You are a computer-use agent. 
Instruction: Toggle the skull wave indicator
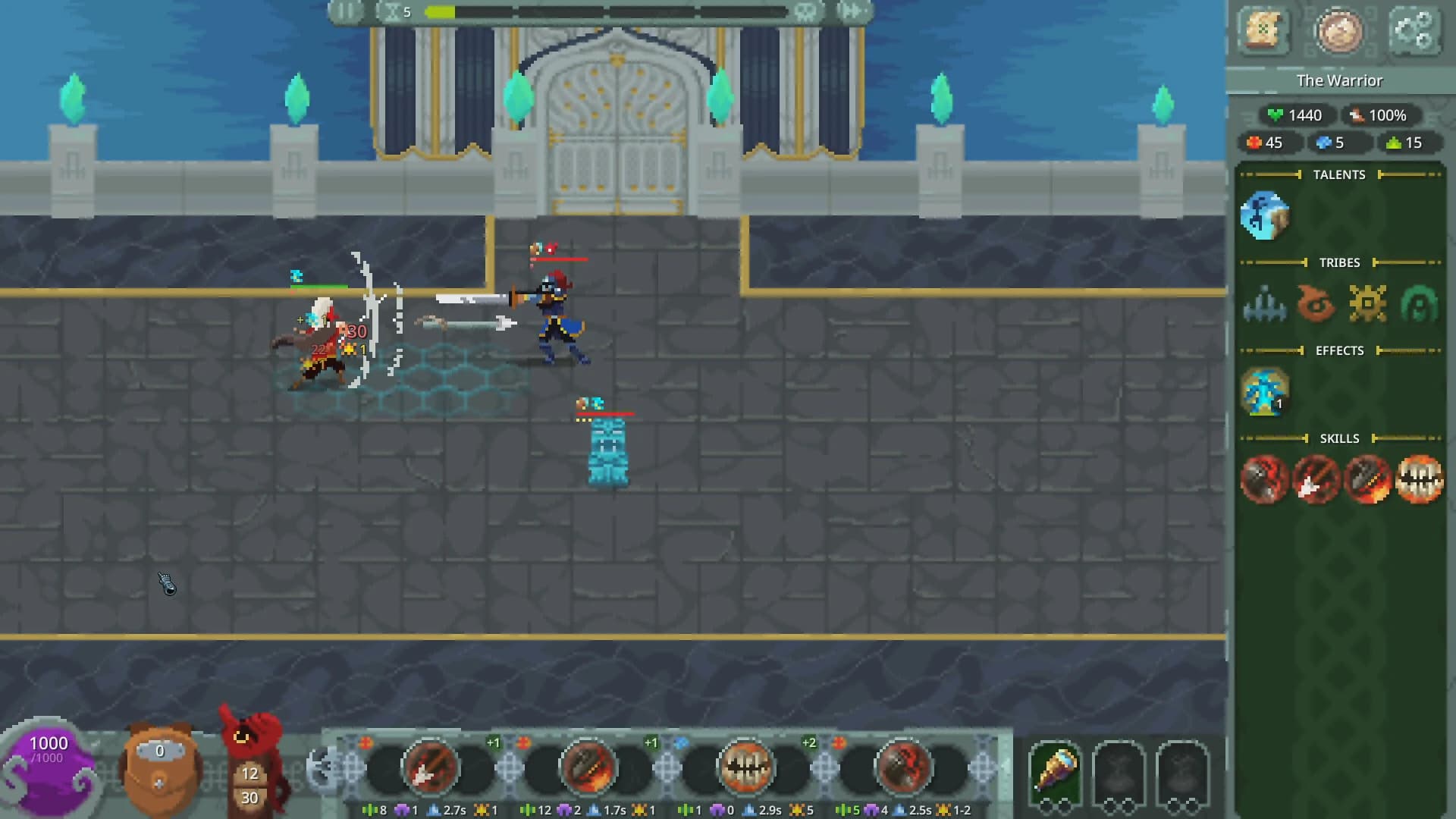(807, 11)
